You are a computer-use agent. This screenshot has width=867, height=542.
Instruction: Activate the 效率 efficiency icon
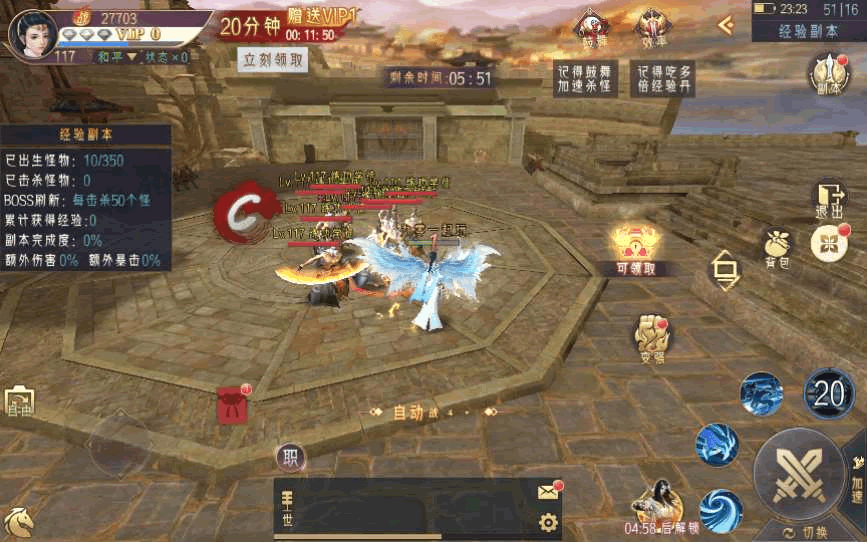coord(653,27)
